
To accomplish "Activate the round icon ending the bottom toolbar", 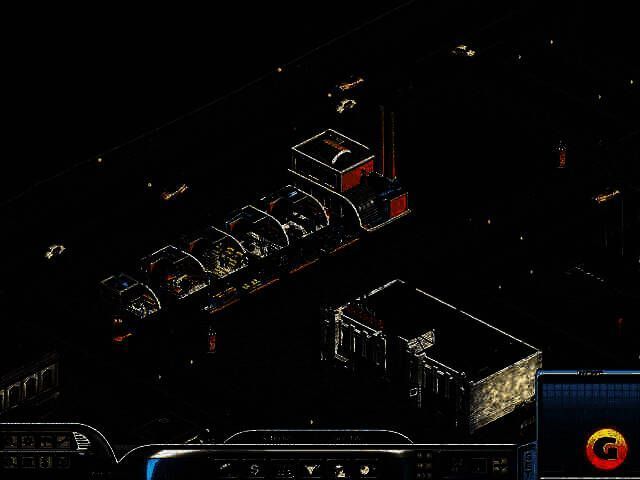I will pyautogui.click(x=366, y=468).
